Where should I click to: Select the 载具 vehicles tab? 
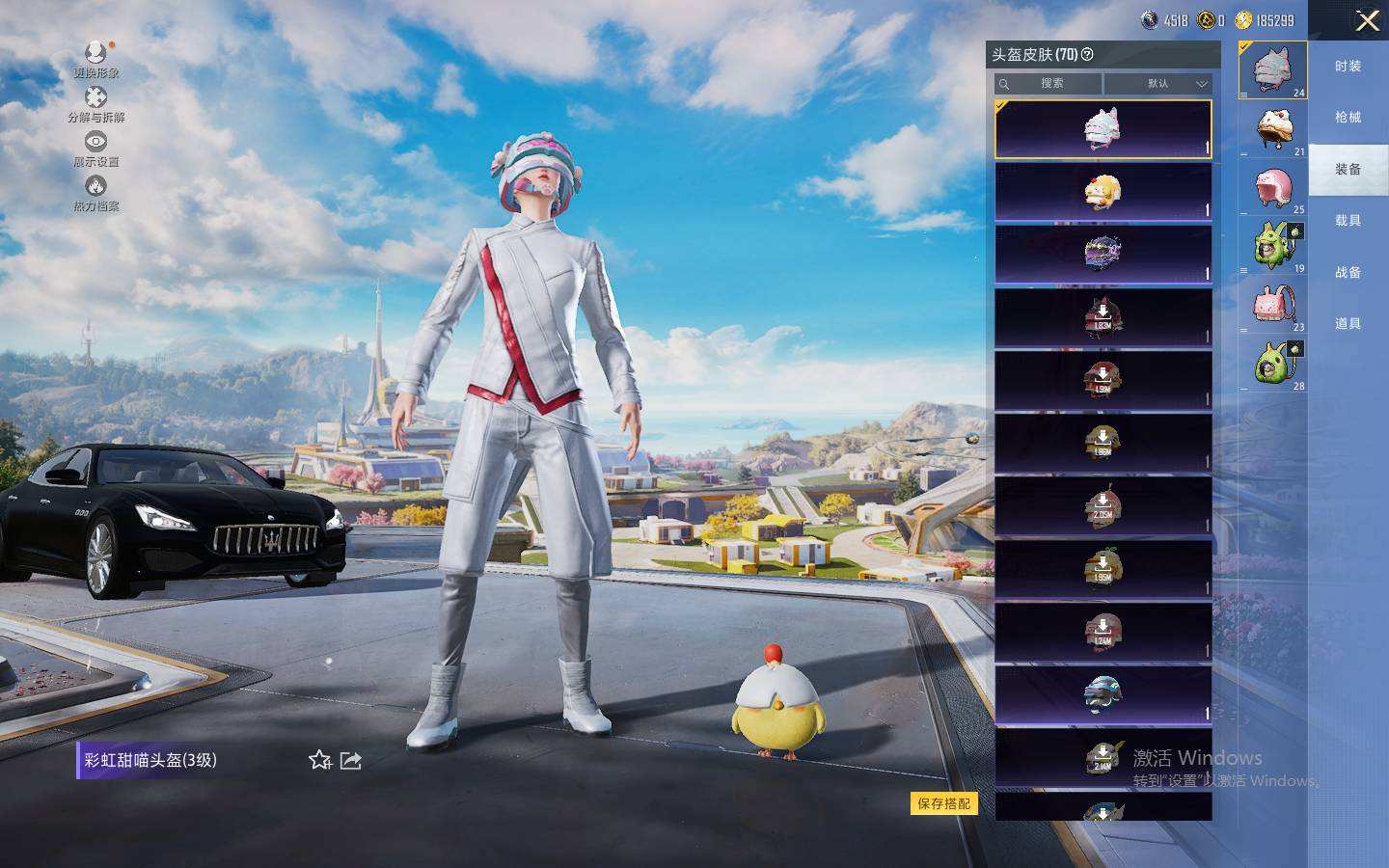click(1348, 221)
